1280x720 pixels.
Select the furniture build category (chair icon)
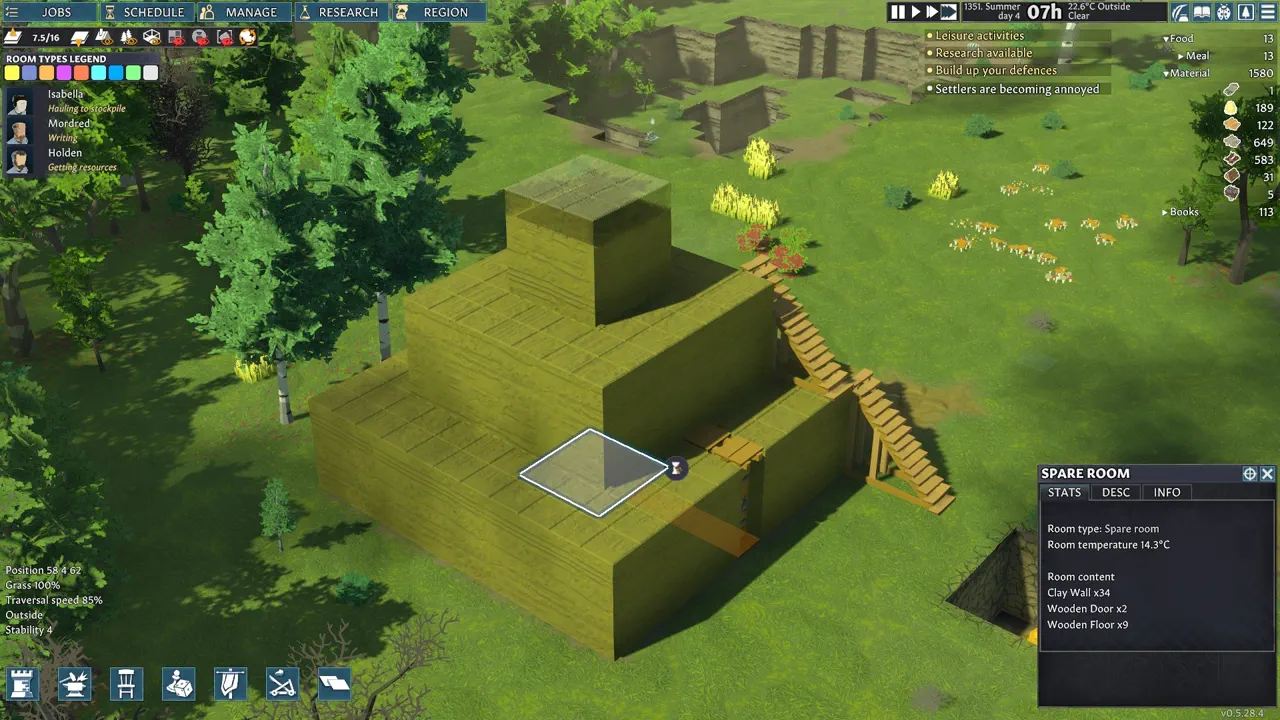pyautogui.click(x=126, y=684)
